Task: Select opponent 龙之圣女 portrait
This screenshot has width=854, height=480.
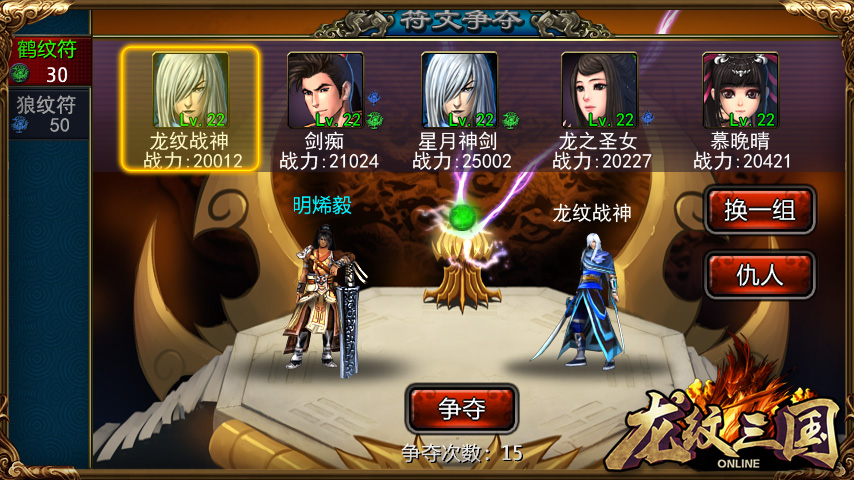Action: pos(599,91)
